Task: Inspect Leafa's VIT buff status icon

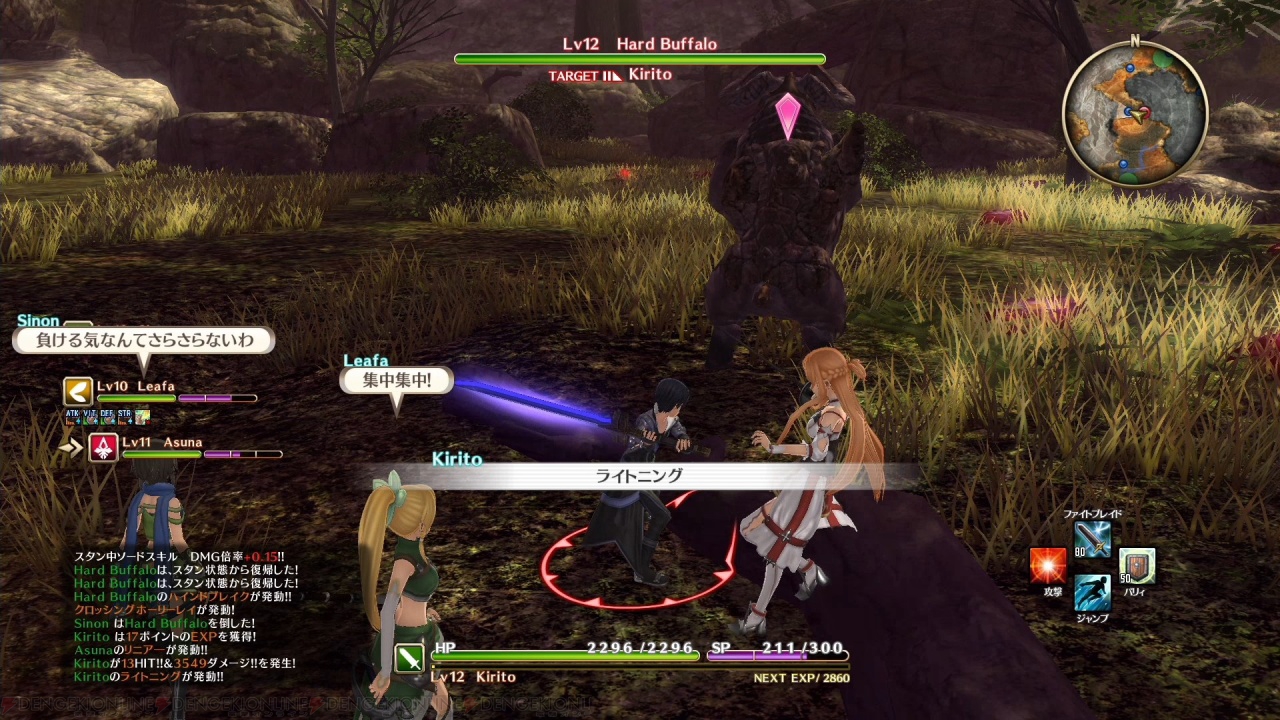Action: pos(90,415)
